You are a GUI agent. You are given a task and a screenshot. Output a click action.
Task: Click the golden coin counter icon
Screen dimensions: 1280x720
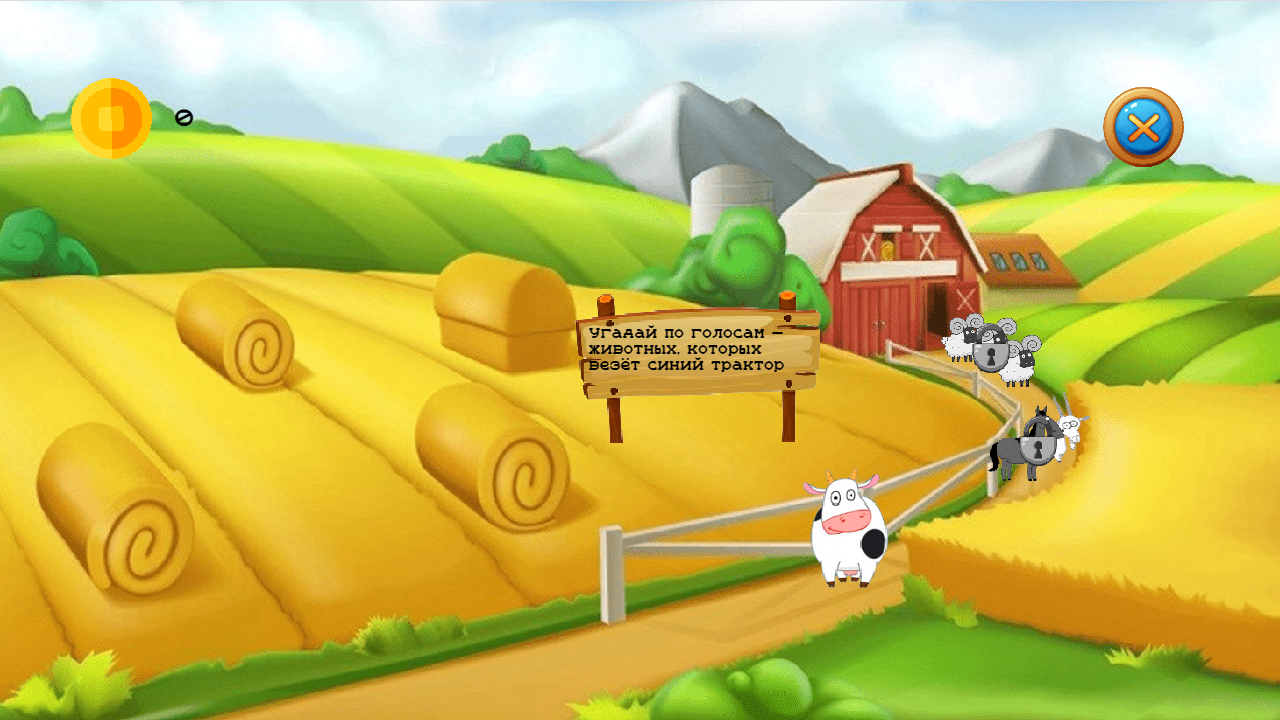pyautogui.click(x=112, y=117)
